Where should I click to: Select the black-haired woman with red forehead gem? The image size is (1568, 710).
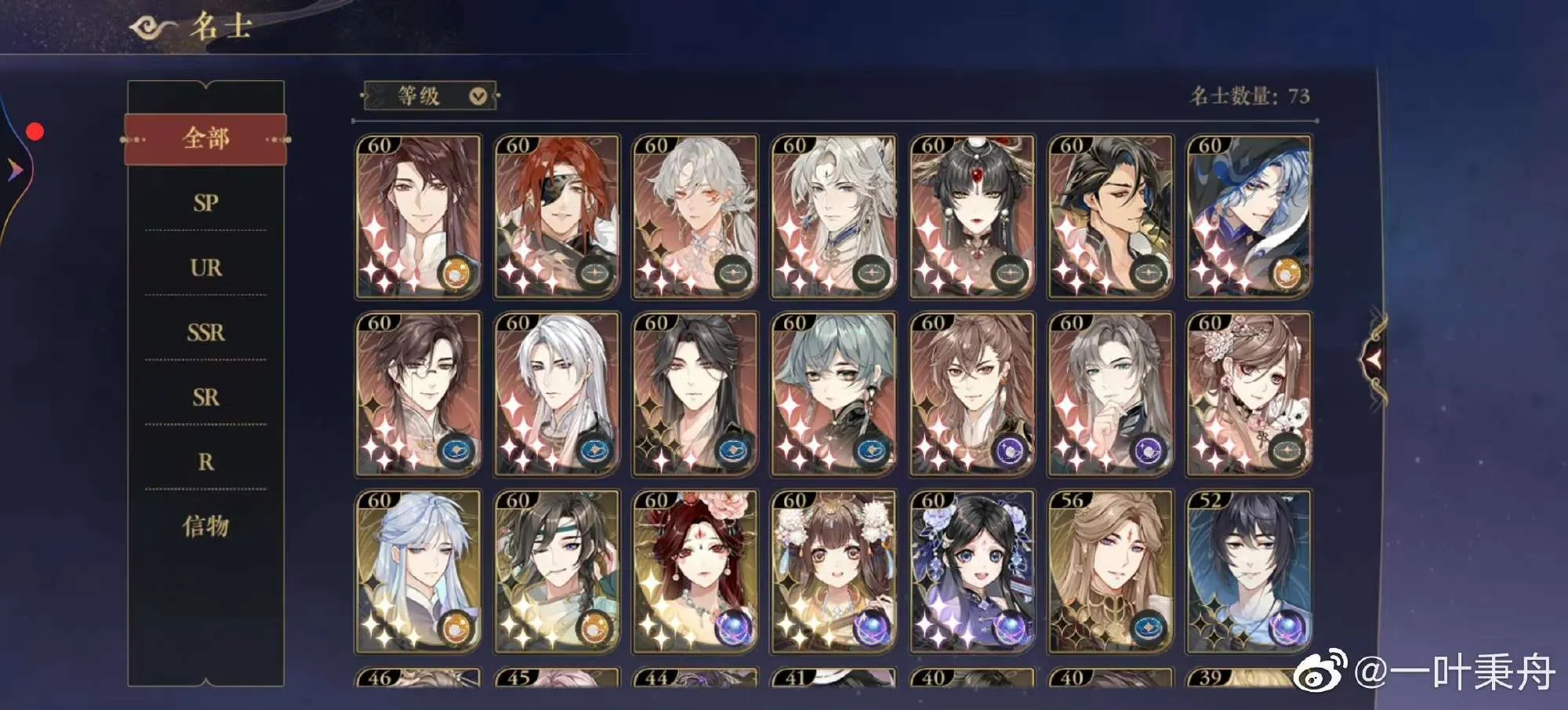point(972,217)
